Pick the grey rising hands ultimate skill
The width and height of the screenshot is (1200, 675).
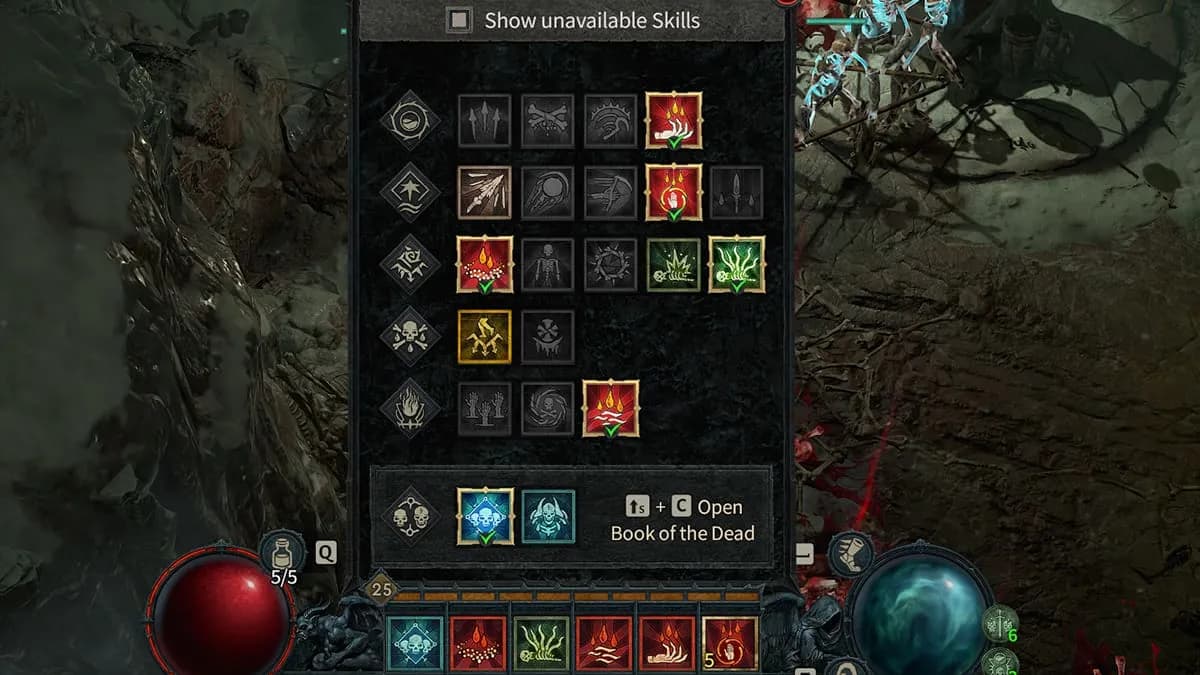point(485,408)
